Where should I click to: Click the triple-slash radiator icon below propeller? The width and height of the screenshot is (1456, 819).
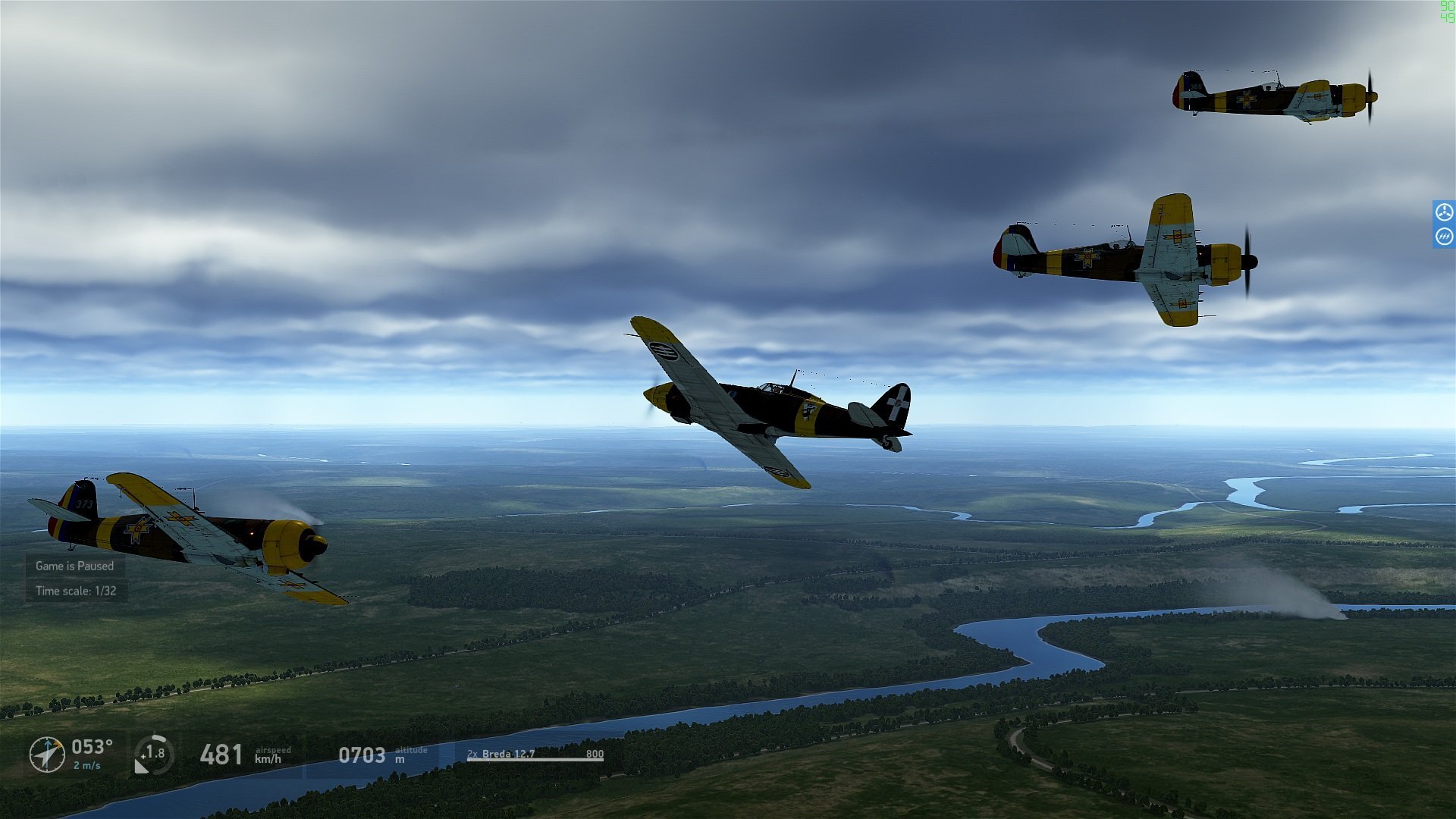click(1444, 237)
